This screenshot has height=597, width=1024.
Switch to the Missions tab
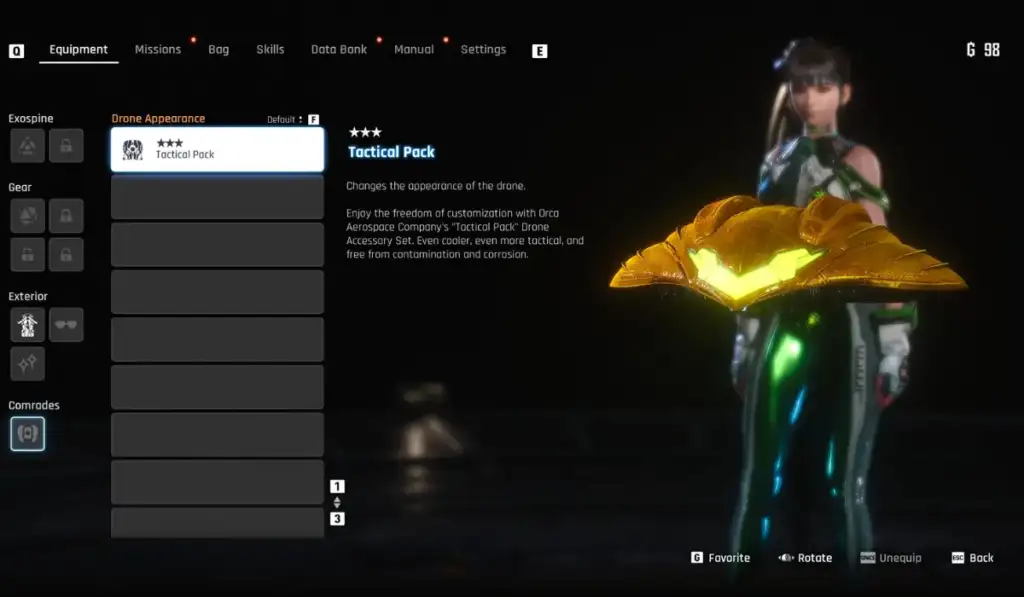click(158, 50)
